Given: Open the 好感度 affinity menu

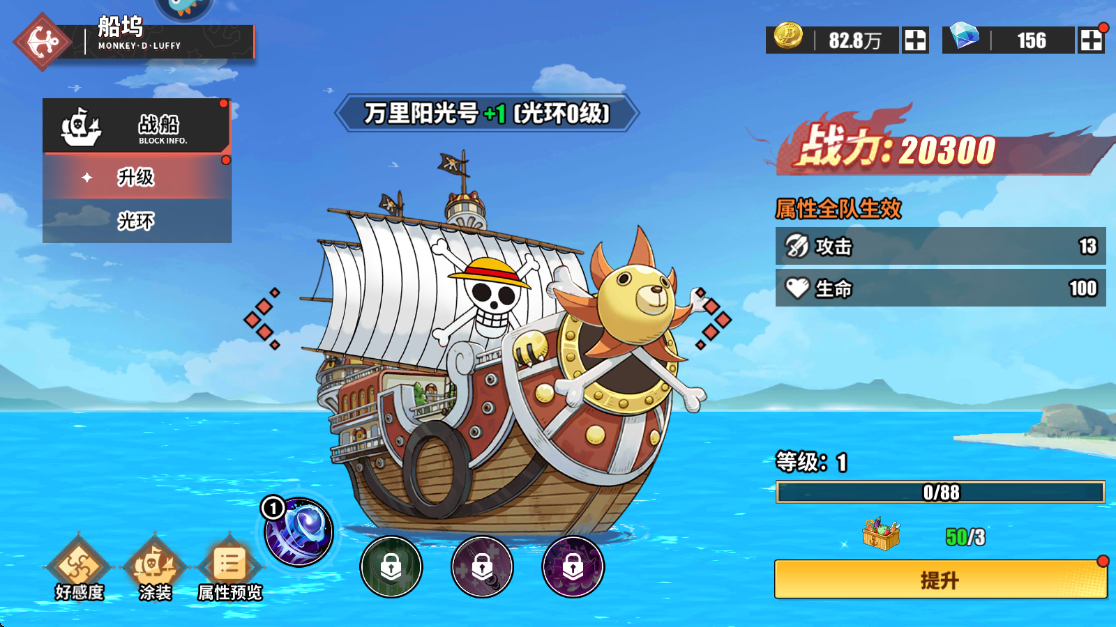Looking at the screenshot, I should coord(79,570).
